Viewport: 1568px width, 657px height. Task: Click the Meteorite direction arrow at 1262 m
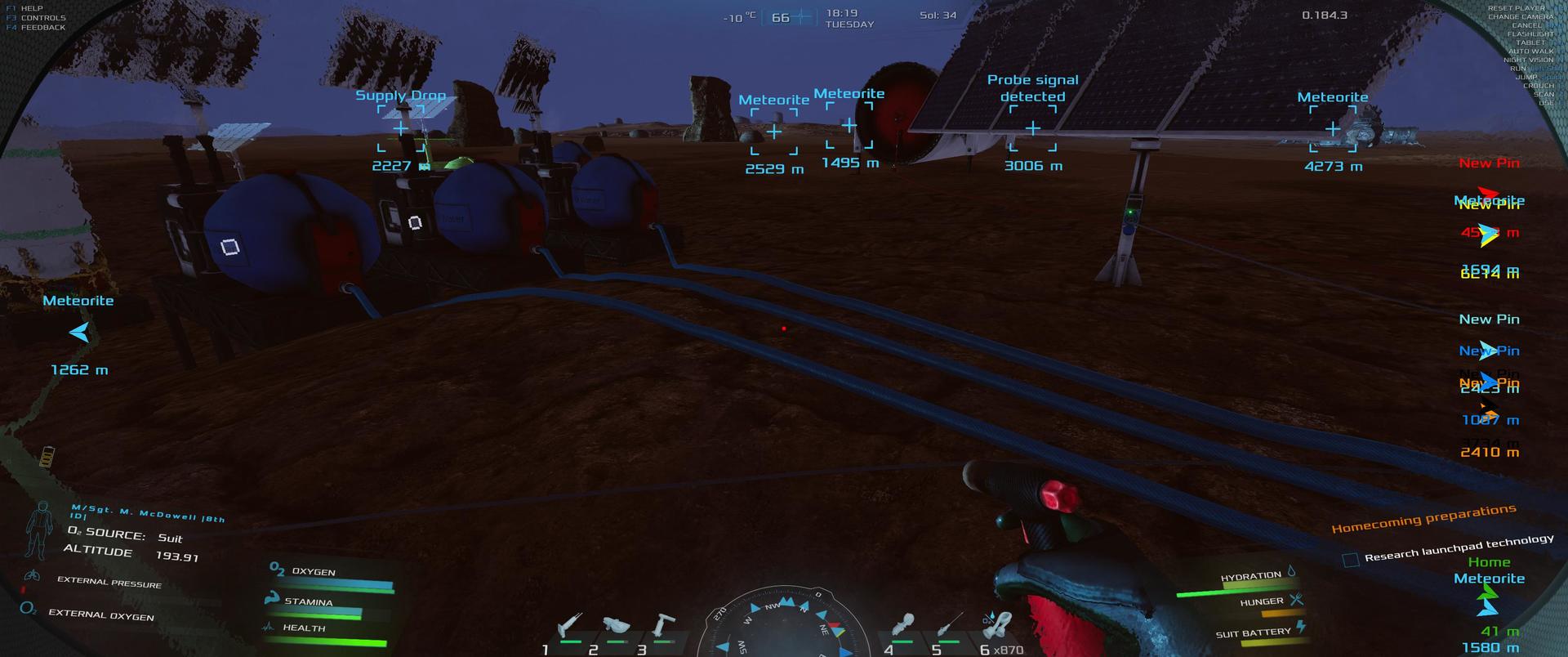79,333
